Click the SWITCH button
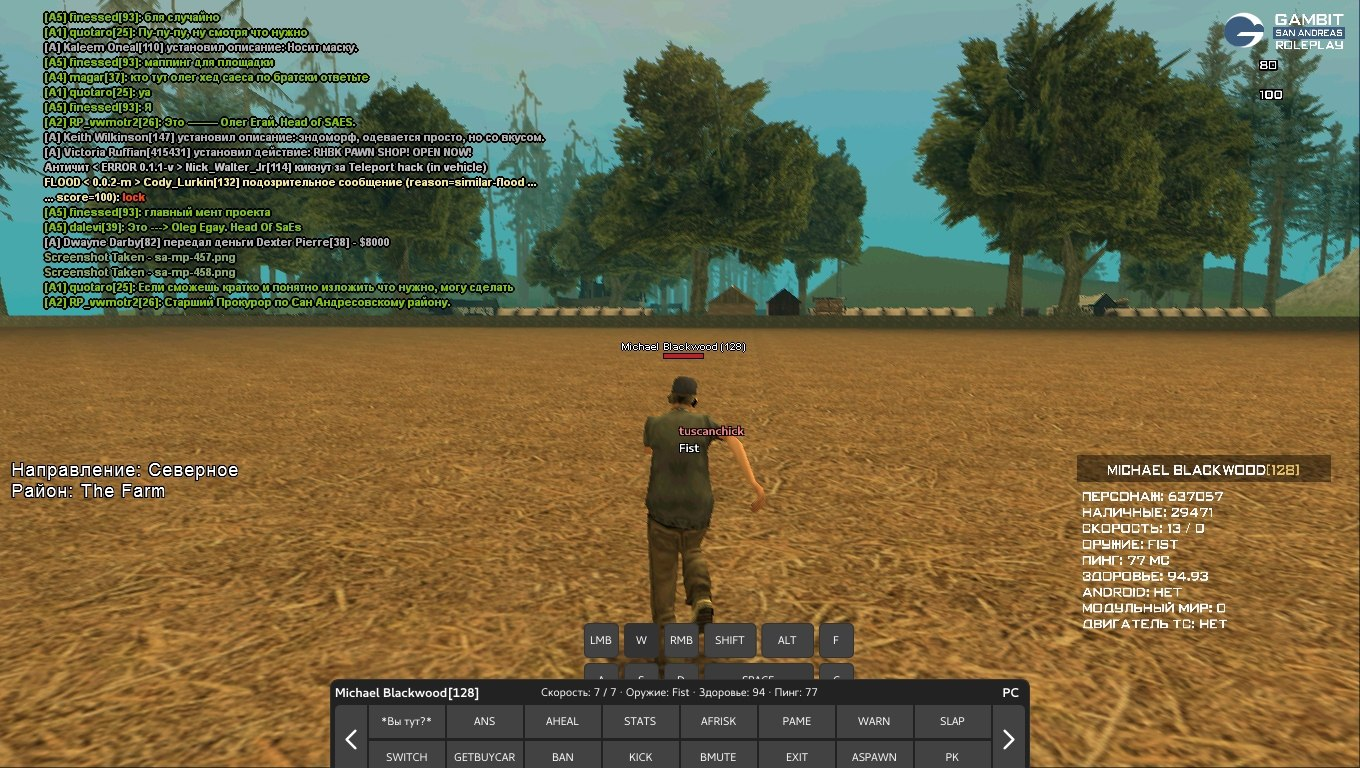The image size is (1360, 768). tap(407, 756)
